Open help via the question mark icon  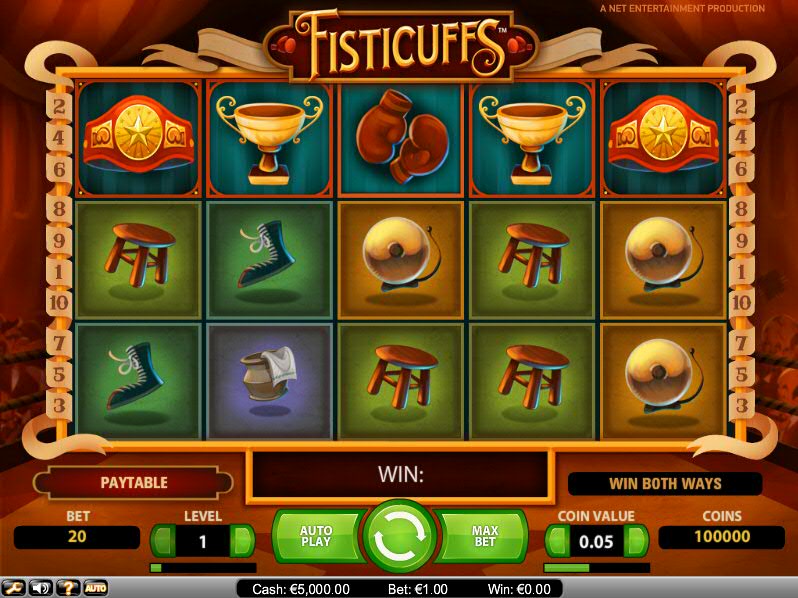click(x=68, y=588)
